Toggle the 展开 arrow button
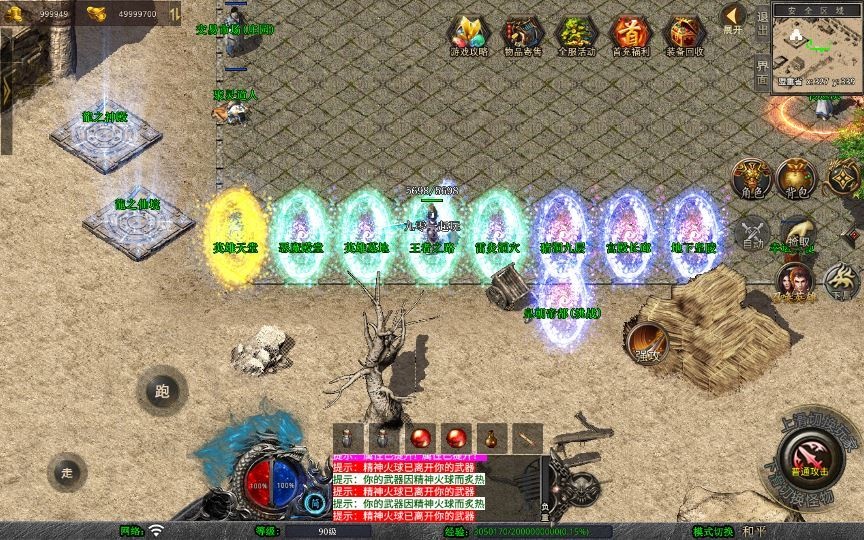Viewport: 864px width, 540px height. pos(733,18)
